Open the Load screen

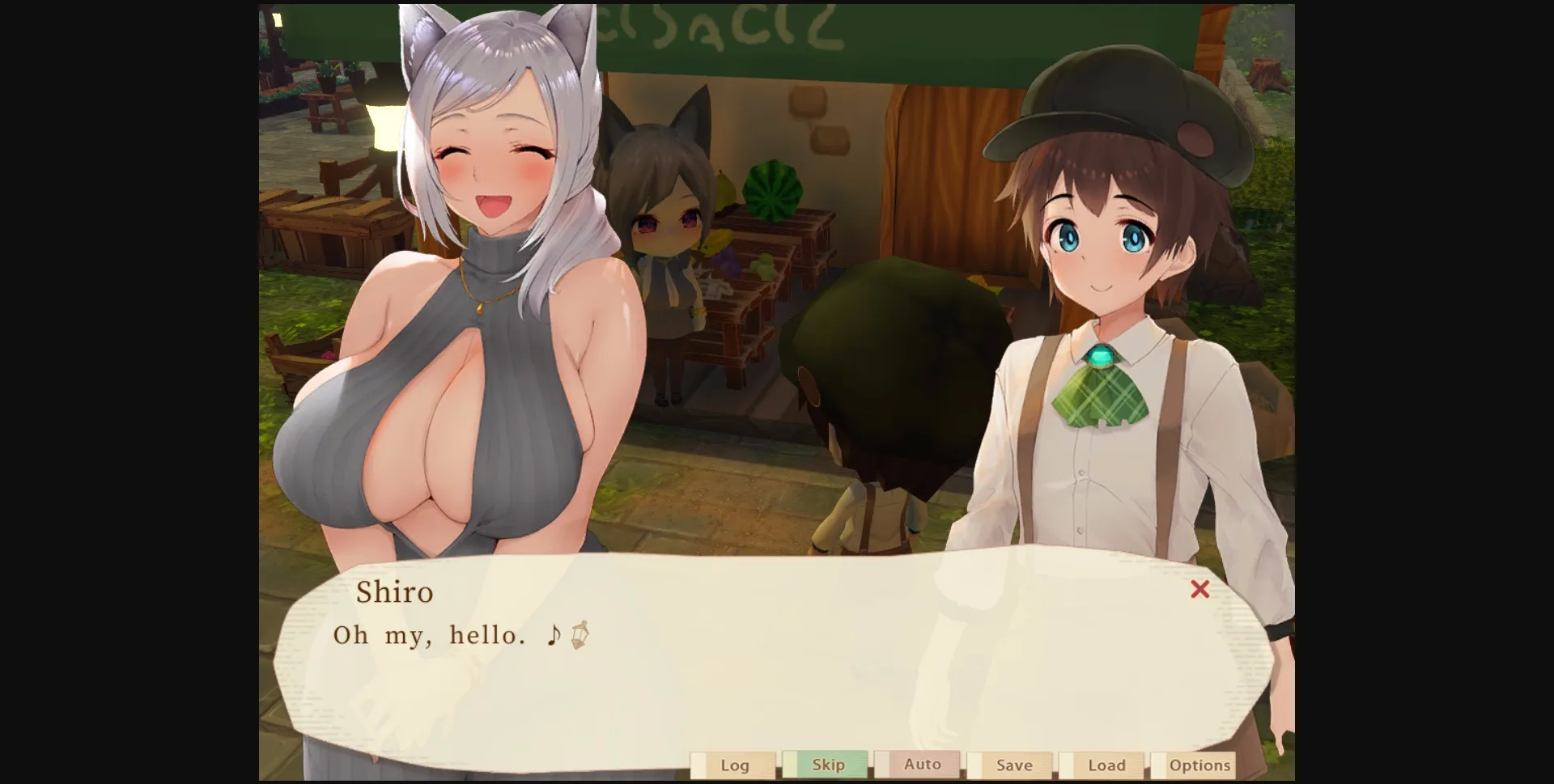pyautogui.click(x=1106, y=764)
